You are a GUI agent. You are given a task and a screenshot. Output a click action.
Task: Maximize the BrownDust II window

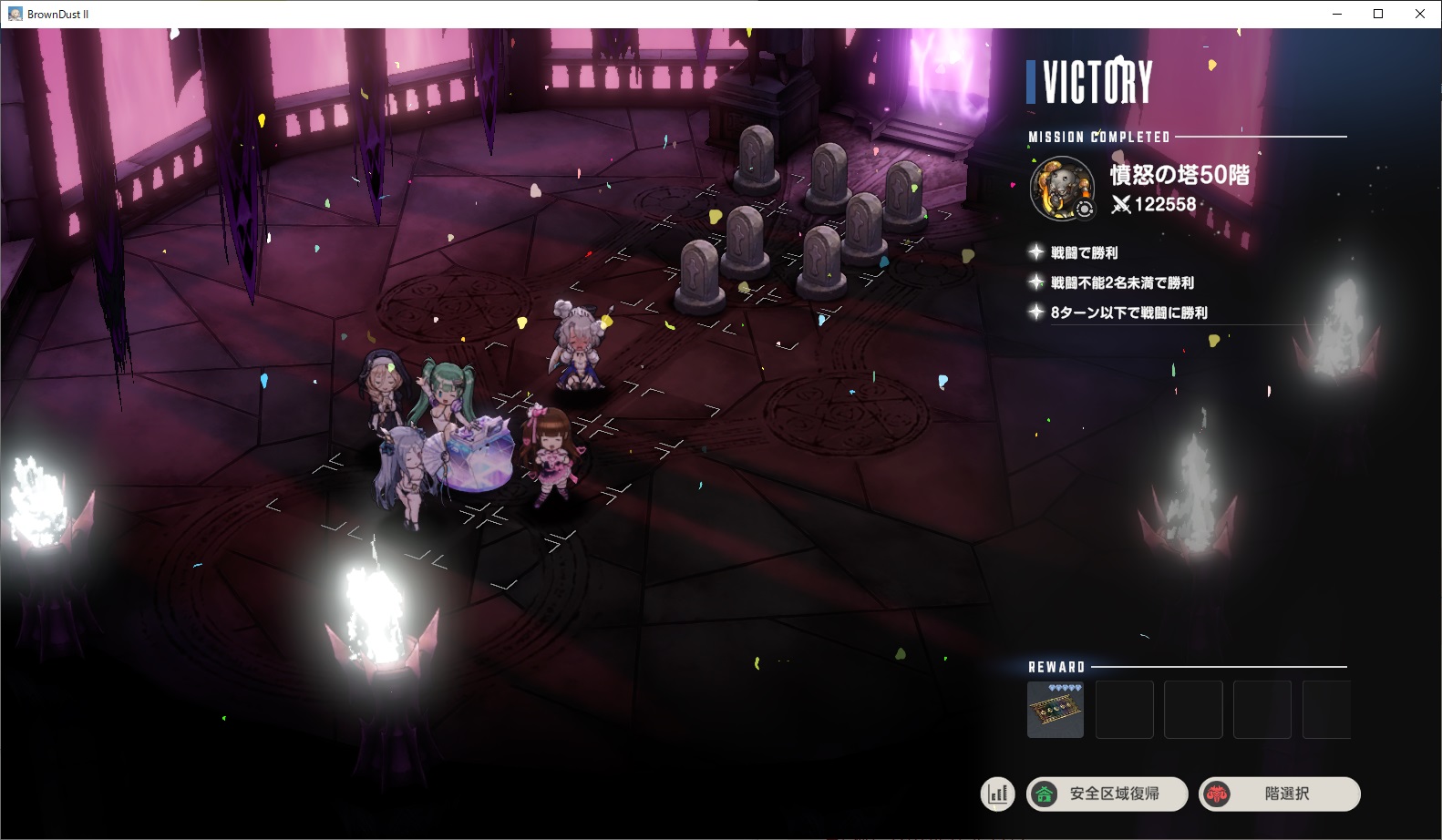1378,14
